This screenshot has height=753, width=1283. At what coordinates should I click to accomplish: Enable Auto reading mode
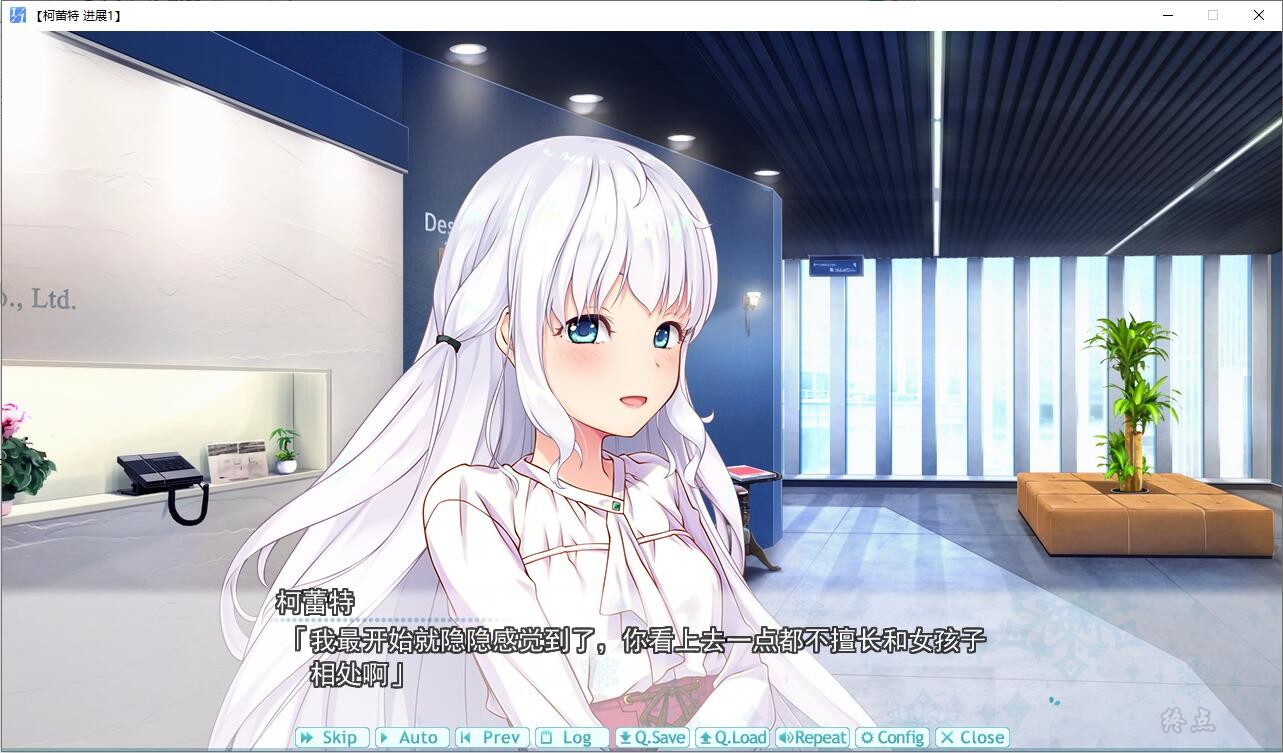tap(412, 737)
